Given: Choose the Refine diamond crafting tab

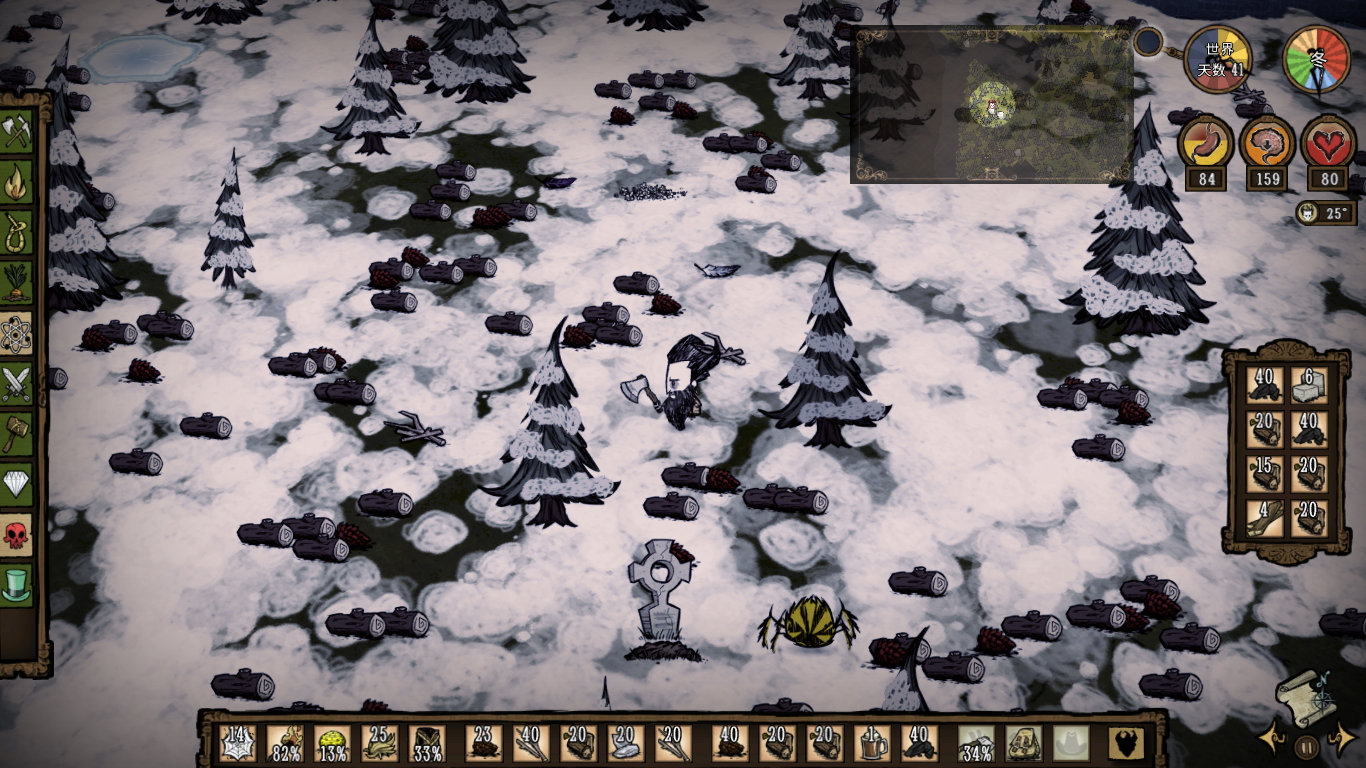Looking at the screenshot, I should pyautogui.click(x=17, y=484).
